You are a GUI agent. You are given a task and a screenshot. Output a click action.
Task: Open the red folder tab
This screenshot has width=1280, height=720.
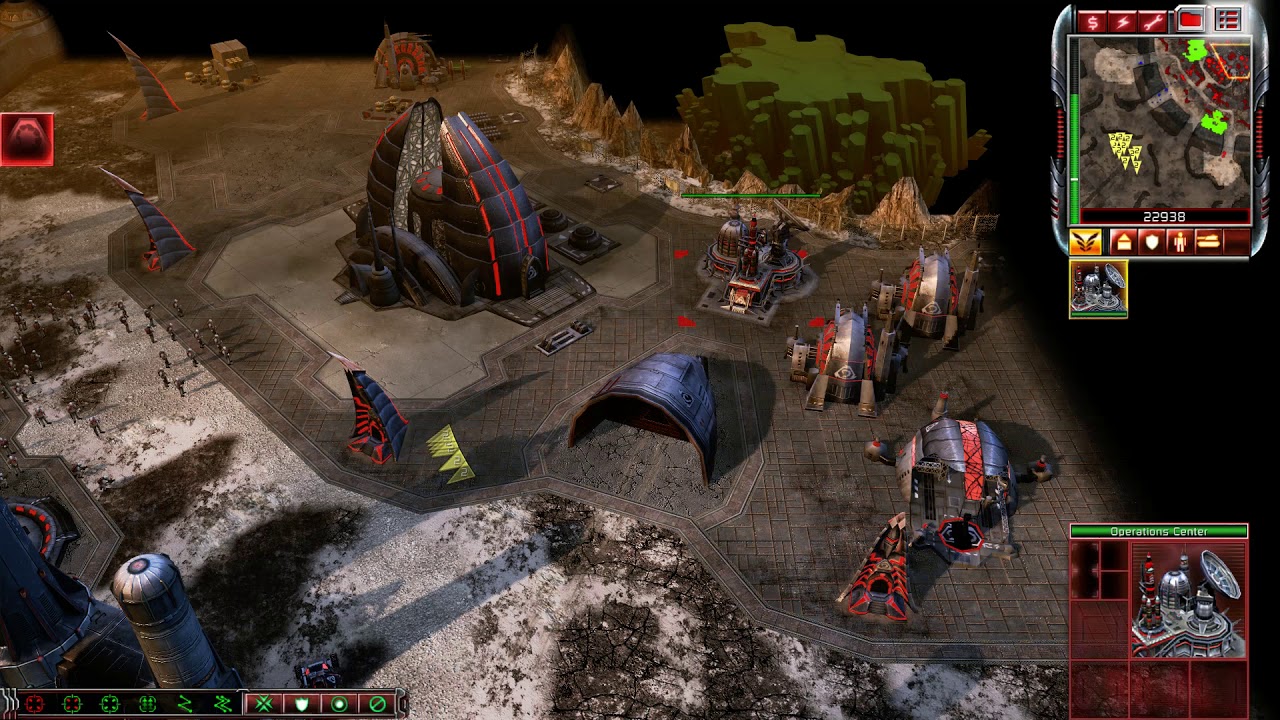(x=1190, y=19)
